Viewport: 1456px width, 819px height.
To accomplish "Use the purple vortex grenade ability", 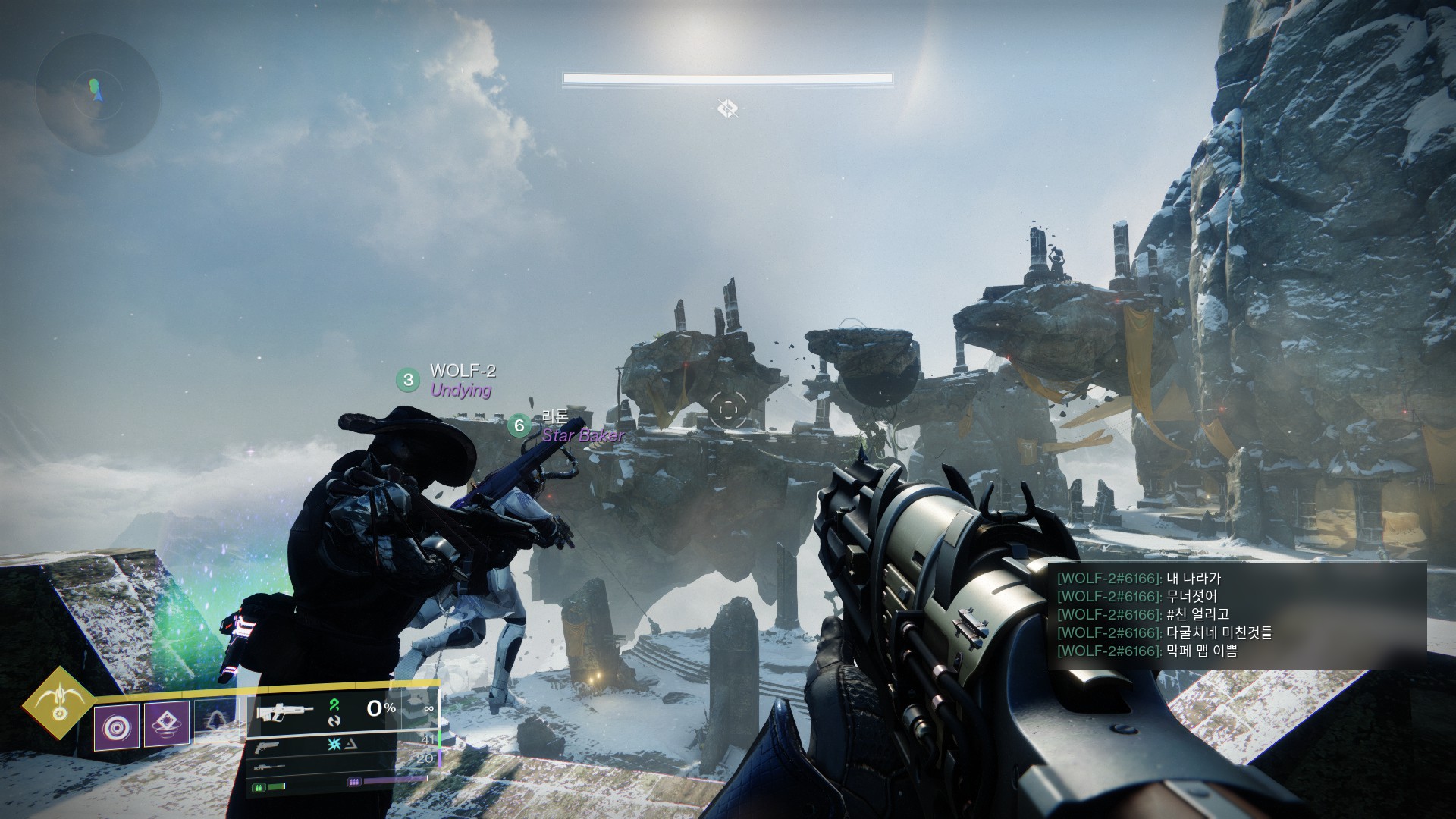I will (117, 726).
